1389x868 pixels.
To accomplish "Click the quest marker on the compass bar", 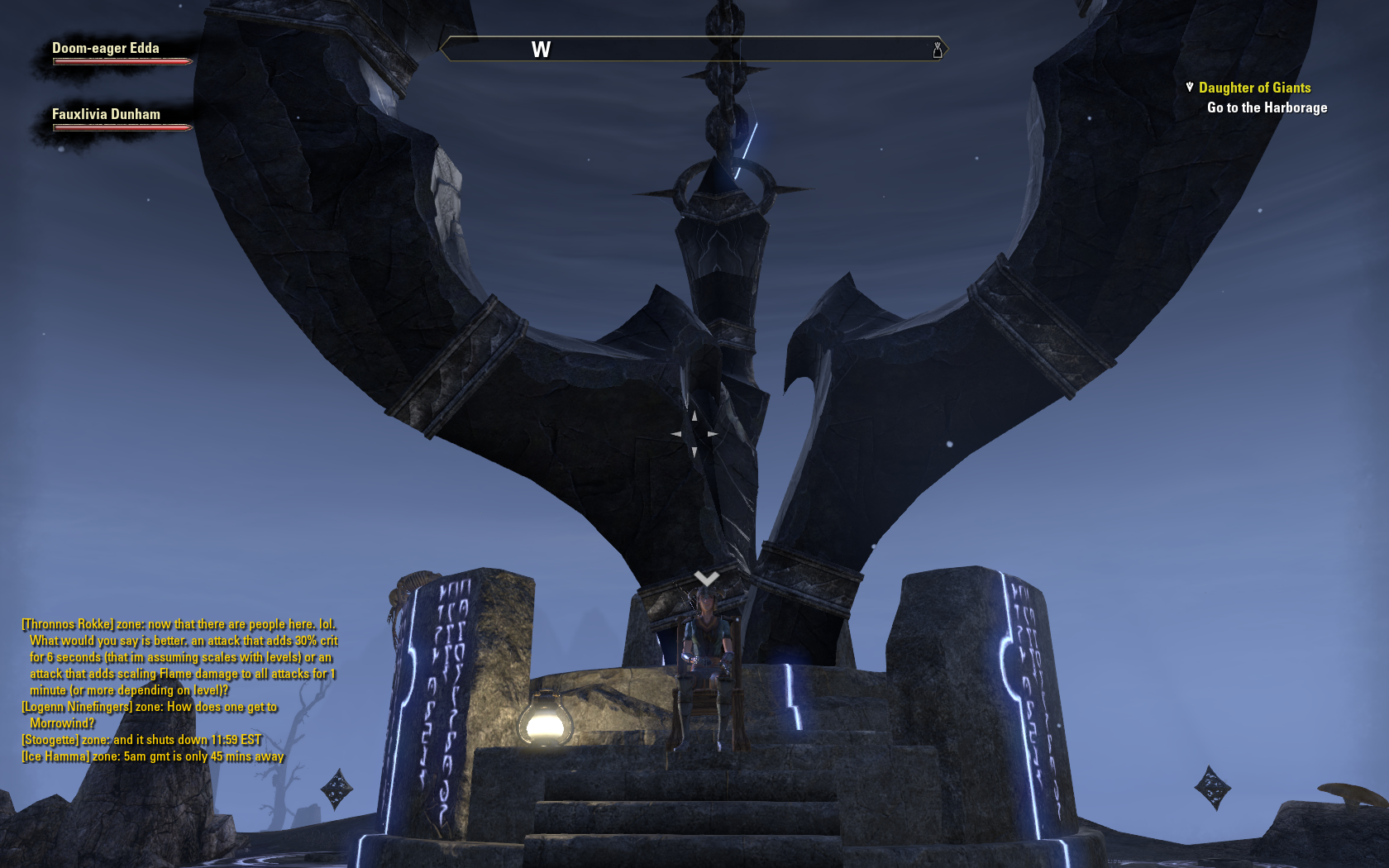I will point(938,50).
